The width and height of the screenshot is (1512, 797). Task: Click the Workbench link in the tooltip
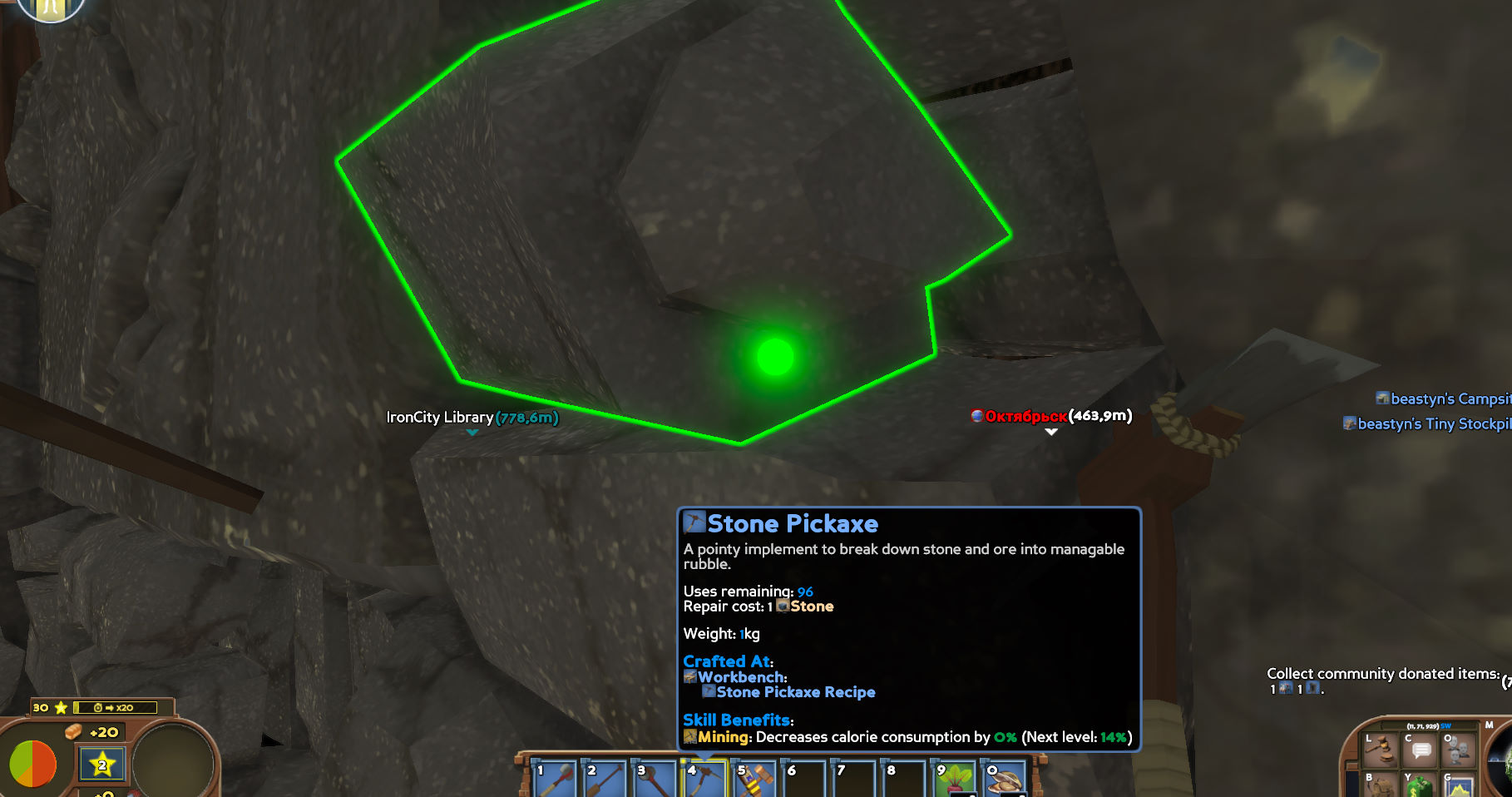[x=735, y=676]
